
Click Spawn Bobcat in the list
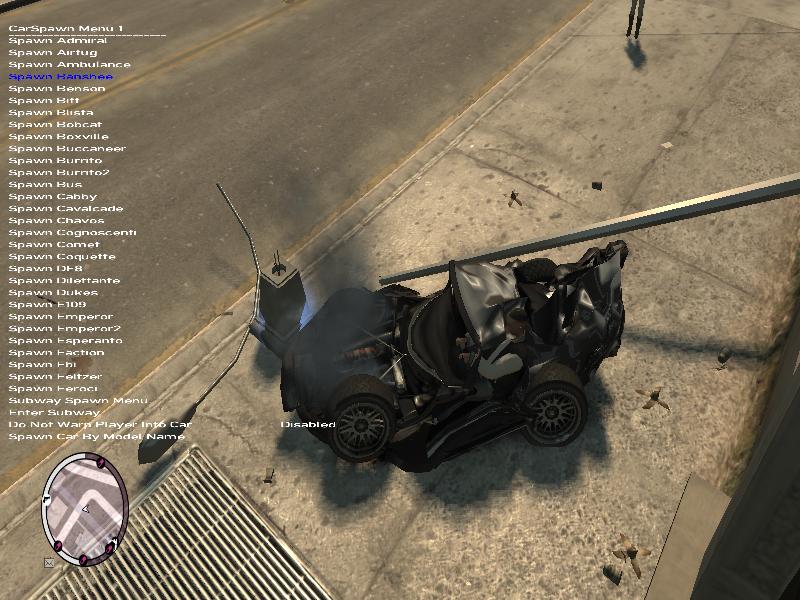(x=58, y=125)
